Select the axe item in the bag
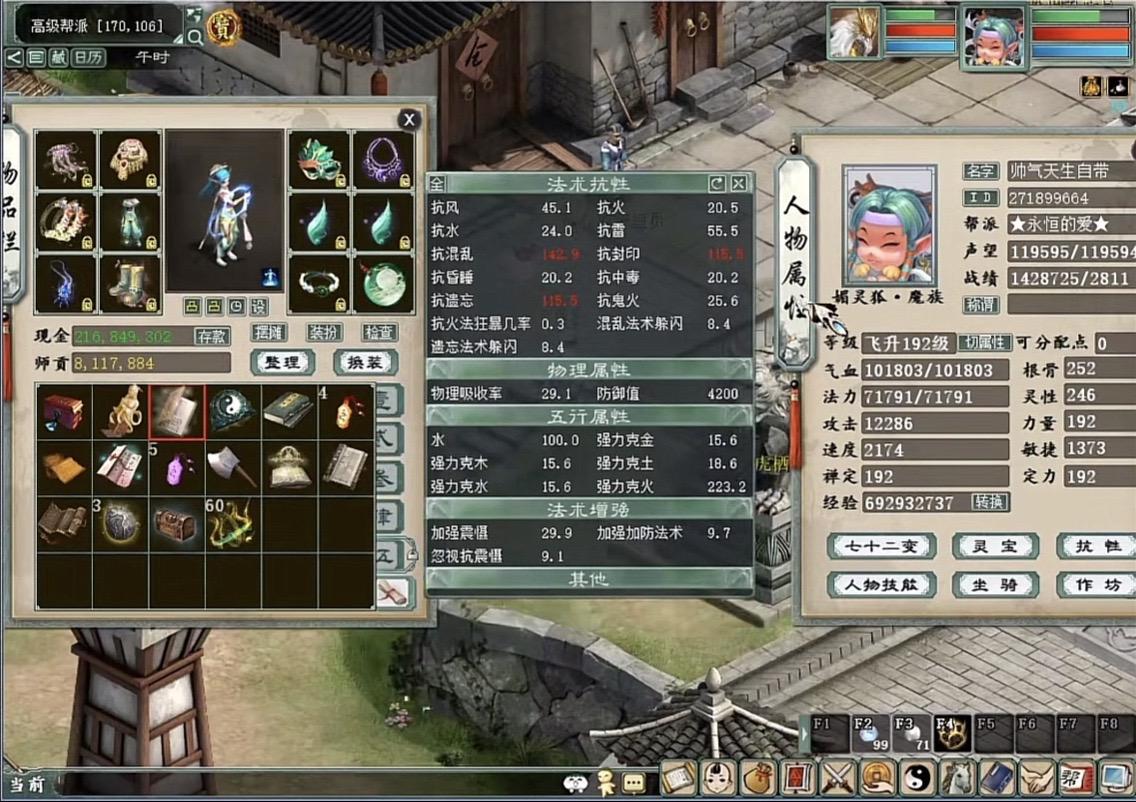Image resolution: width=1136 pixels, height=802 pixels. (233, 467)
